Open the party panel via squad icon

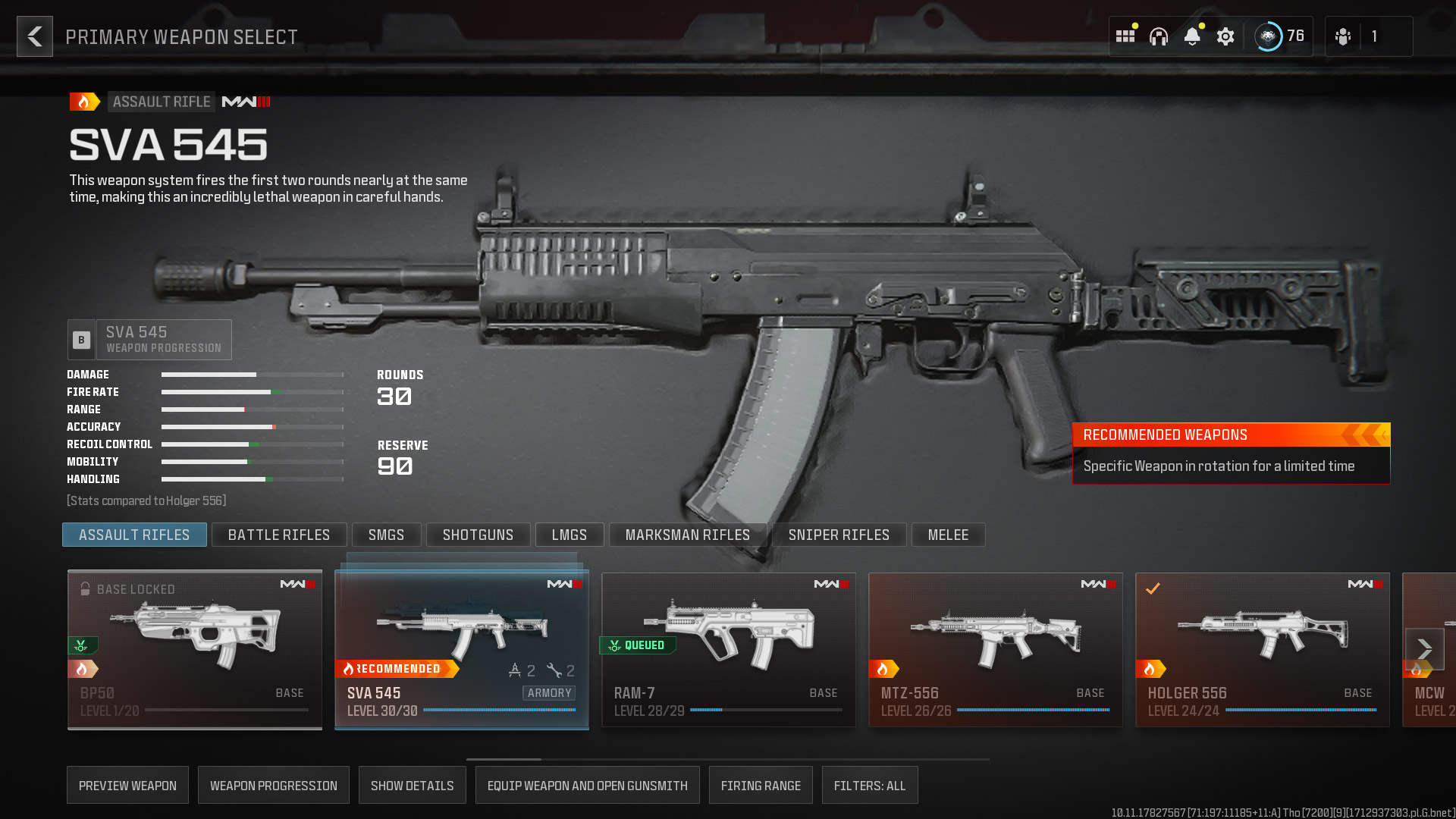(1342, 36)
